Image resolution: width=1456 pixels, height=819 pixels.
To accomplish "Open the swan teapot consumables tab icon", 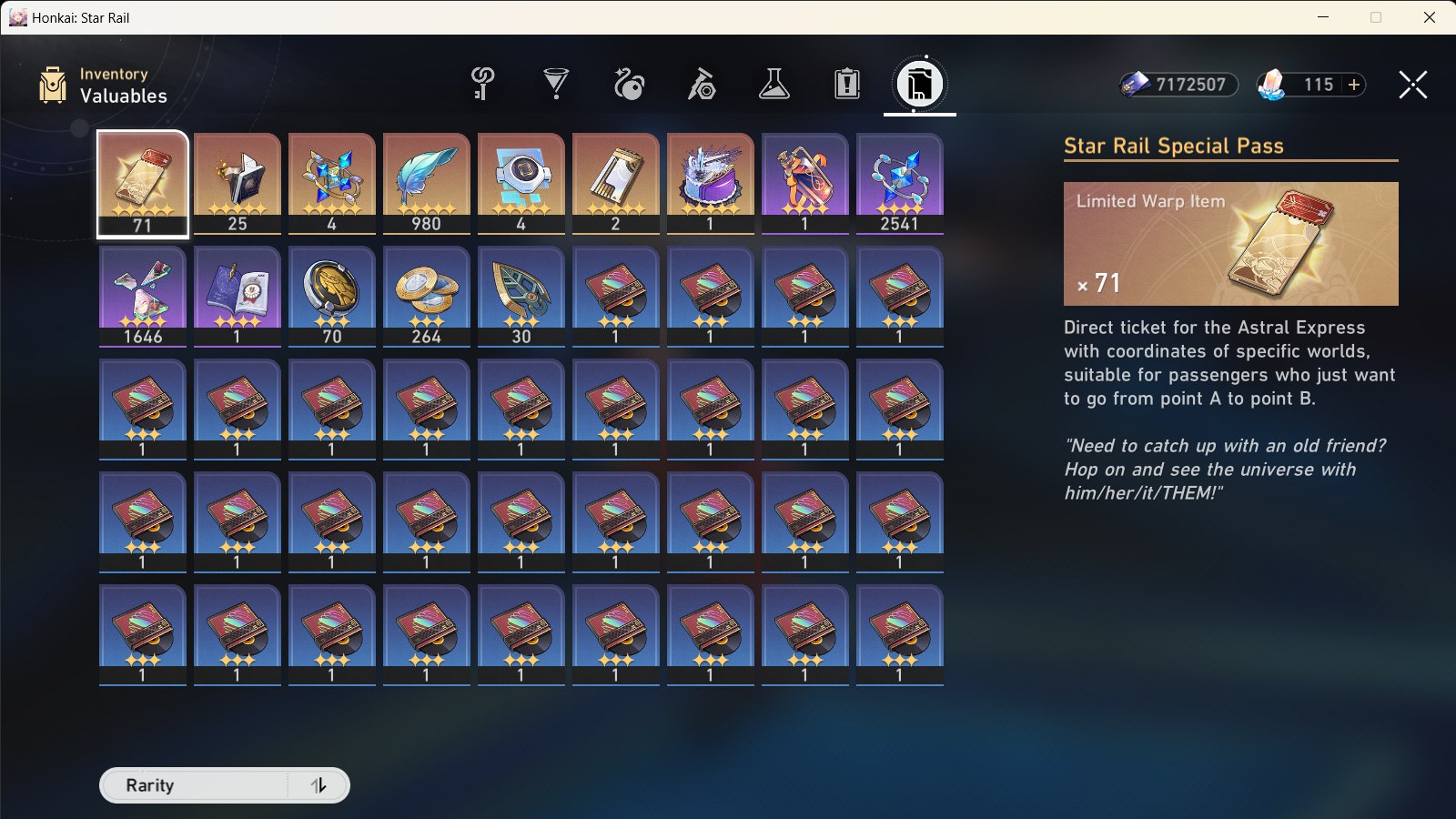I will (627, 85).
